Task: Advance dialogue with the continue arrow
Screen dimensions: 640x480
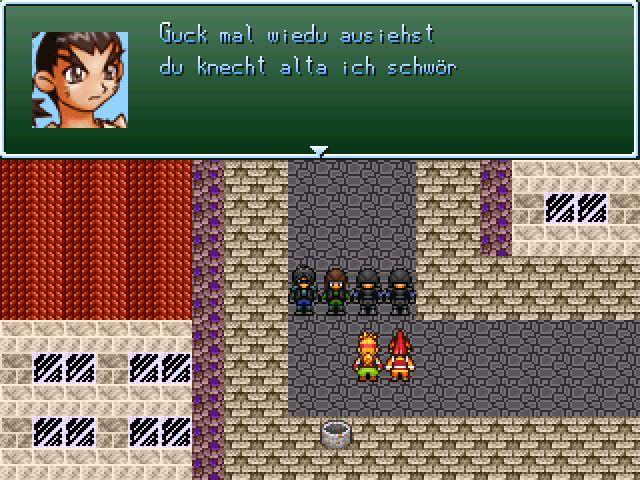Action: click(x=319, y=152)
